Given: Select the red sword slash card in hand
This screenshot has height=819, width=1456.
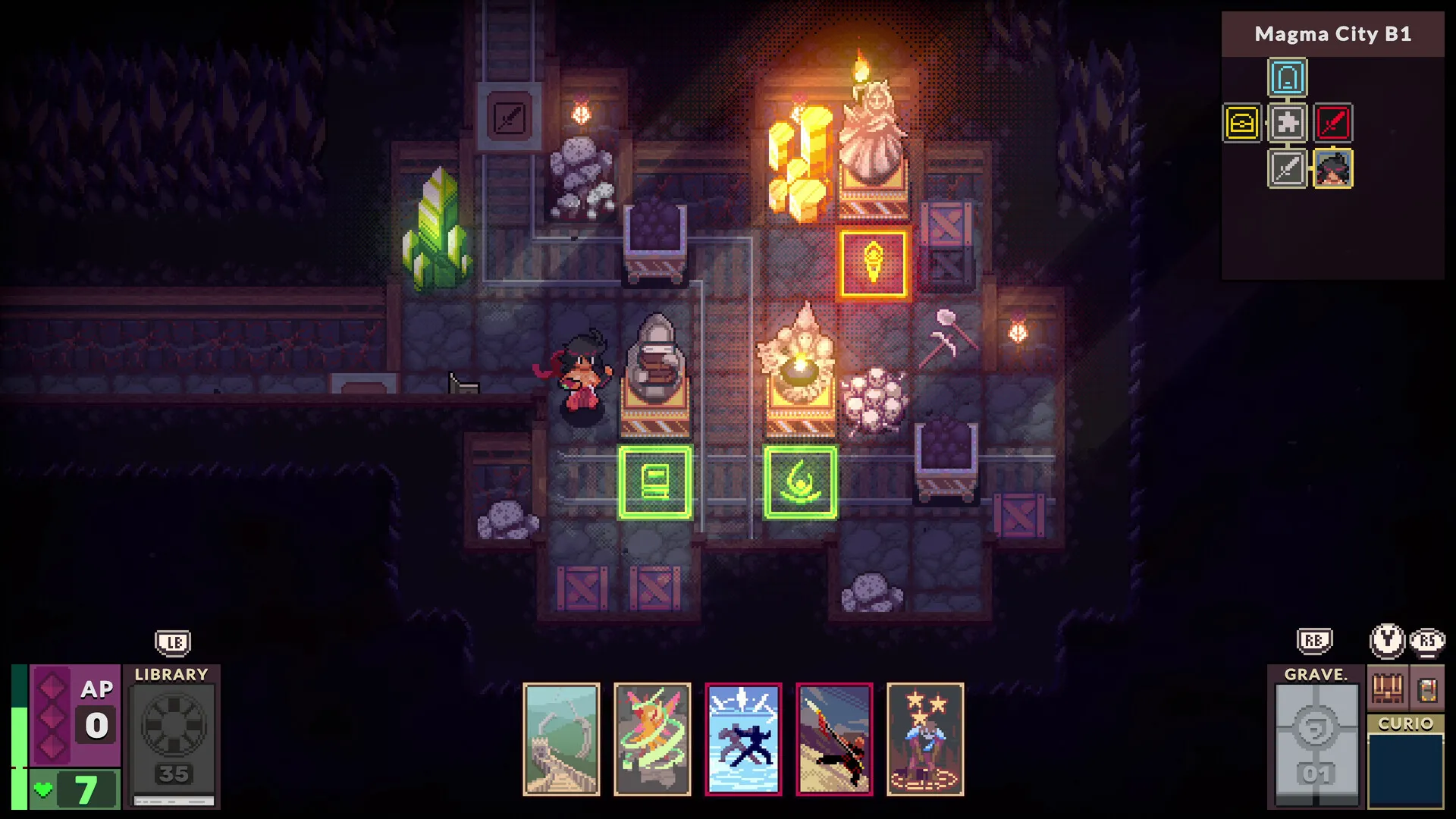Looking at the screenshot, I should pos(833,739).
